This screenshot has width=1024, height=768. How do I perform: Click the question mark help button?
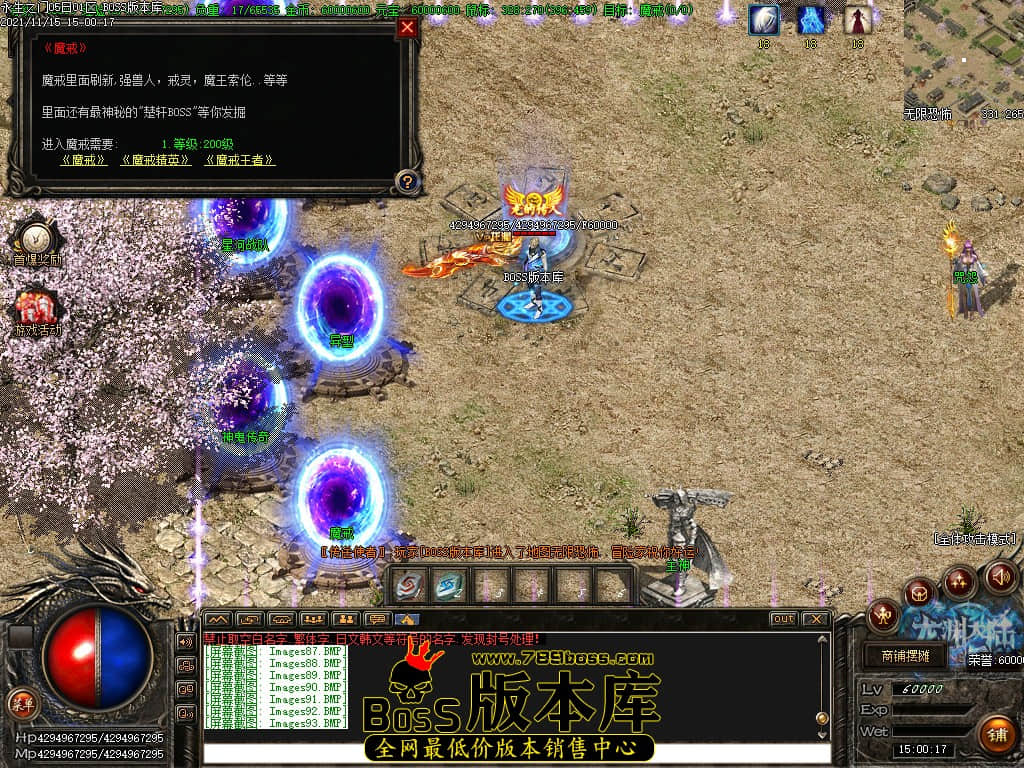coord(406,182)
